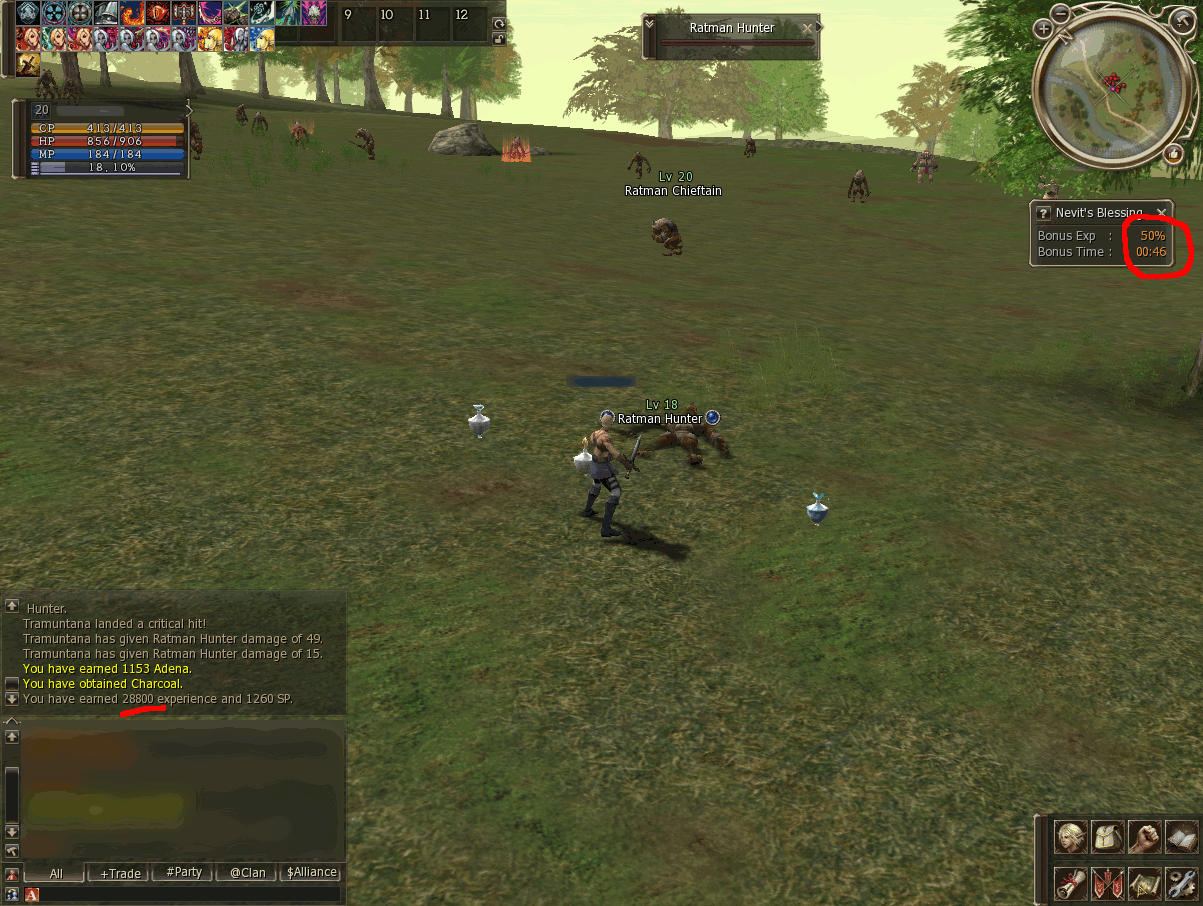
Task: Open the Nevit's Blessing help question mark
Action: tap(1043, 213)
